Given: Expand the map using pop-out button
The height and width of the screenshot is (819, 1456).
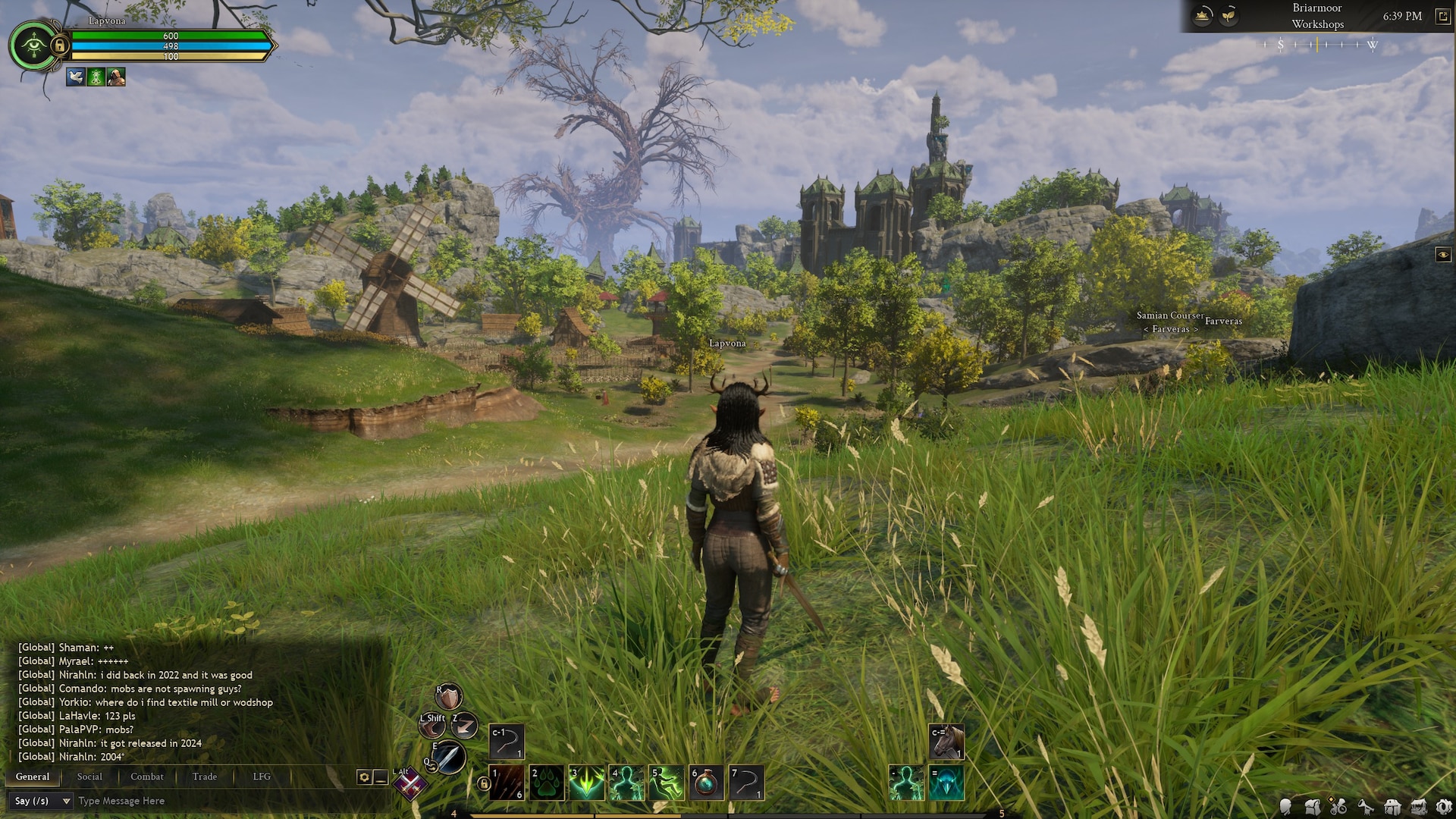Looking at the screenshot, I should pyautogui.click(x=1442, y=17).
